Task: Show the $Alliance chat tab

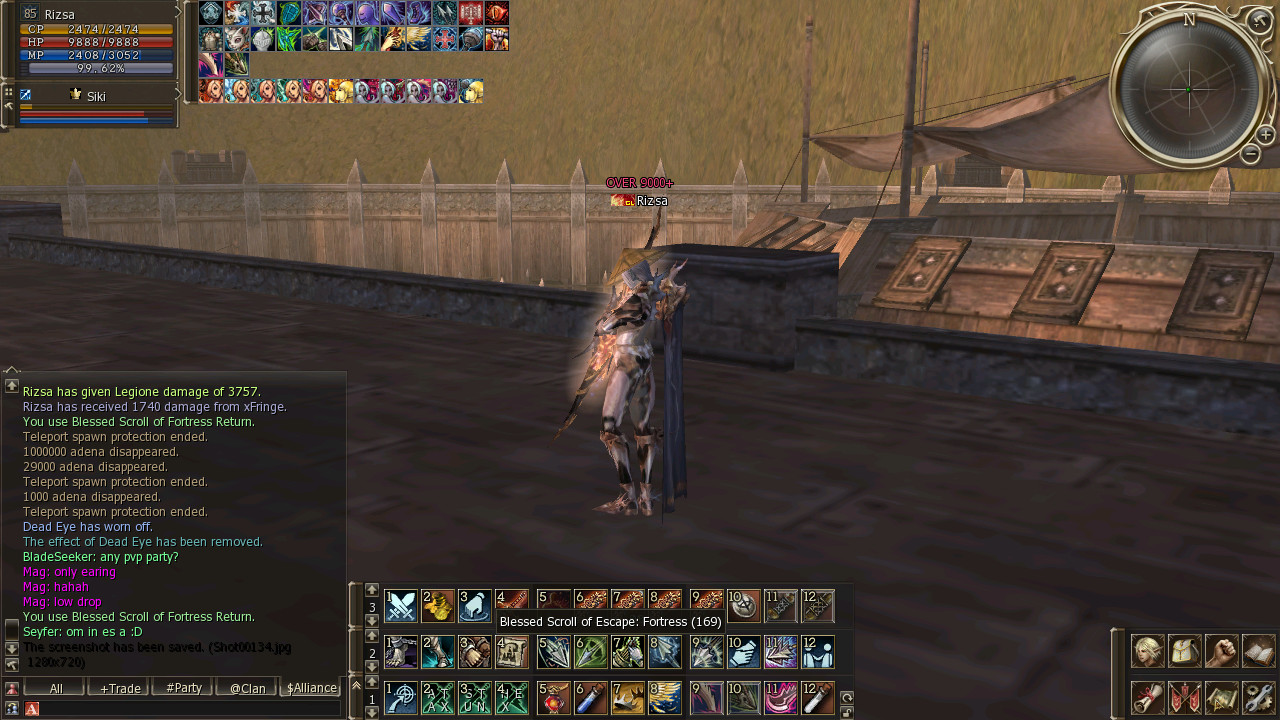Action: [x=311, y=688]
